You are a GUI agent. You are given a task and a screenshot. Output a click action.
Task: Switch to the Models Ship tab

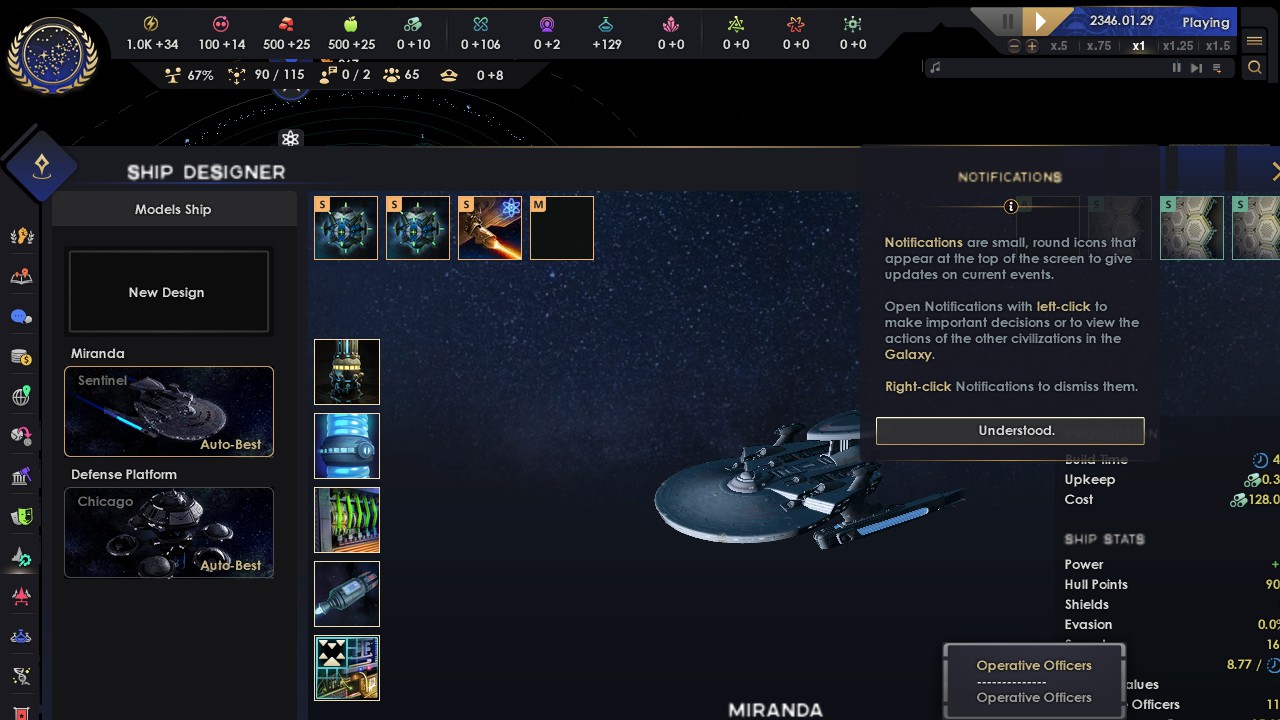coord(172,209)
